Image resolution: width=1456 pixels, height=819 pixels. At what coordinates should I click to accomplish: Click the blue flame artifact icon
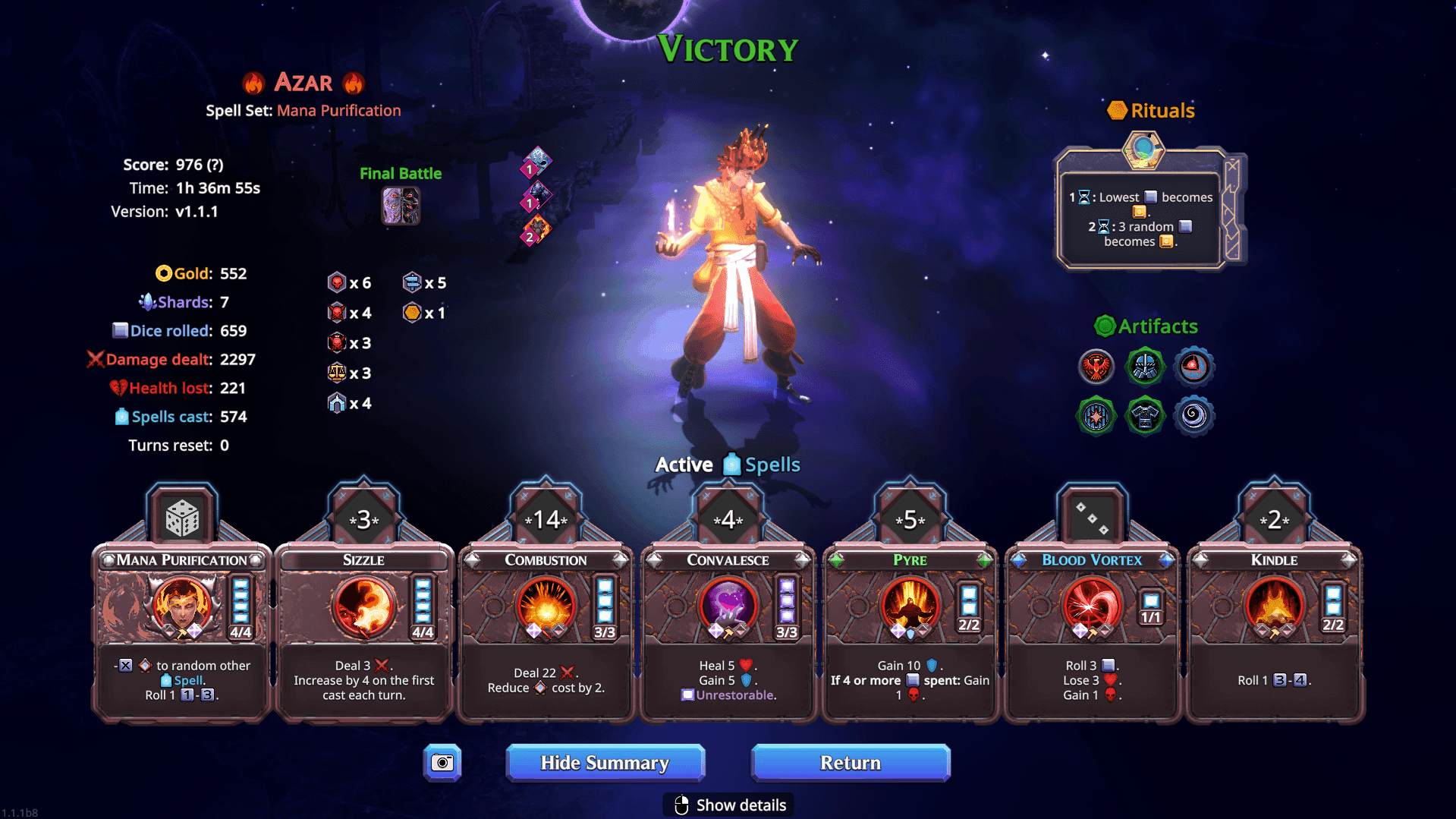click(1193, 367)
